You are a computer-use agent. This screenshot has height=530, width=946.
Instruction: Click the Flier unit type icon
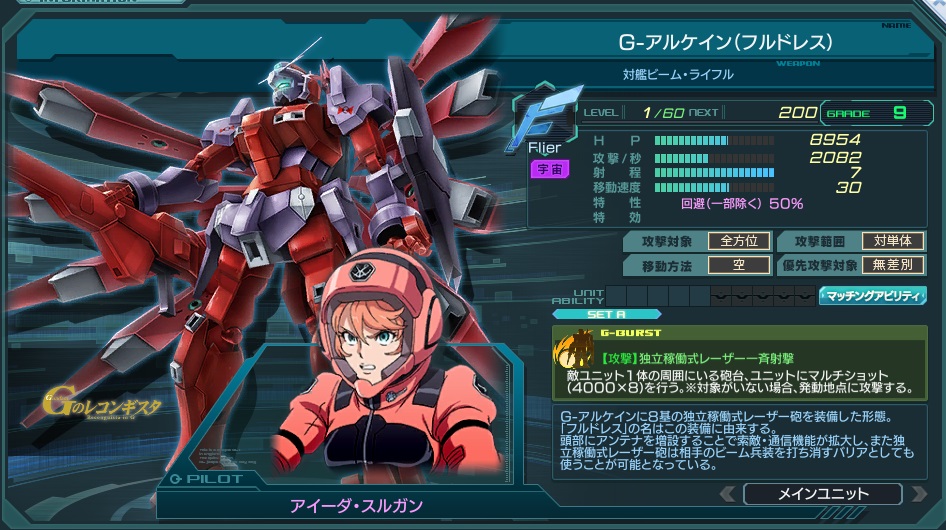(548, 116)
